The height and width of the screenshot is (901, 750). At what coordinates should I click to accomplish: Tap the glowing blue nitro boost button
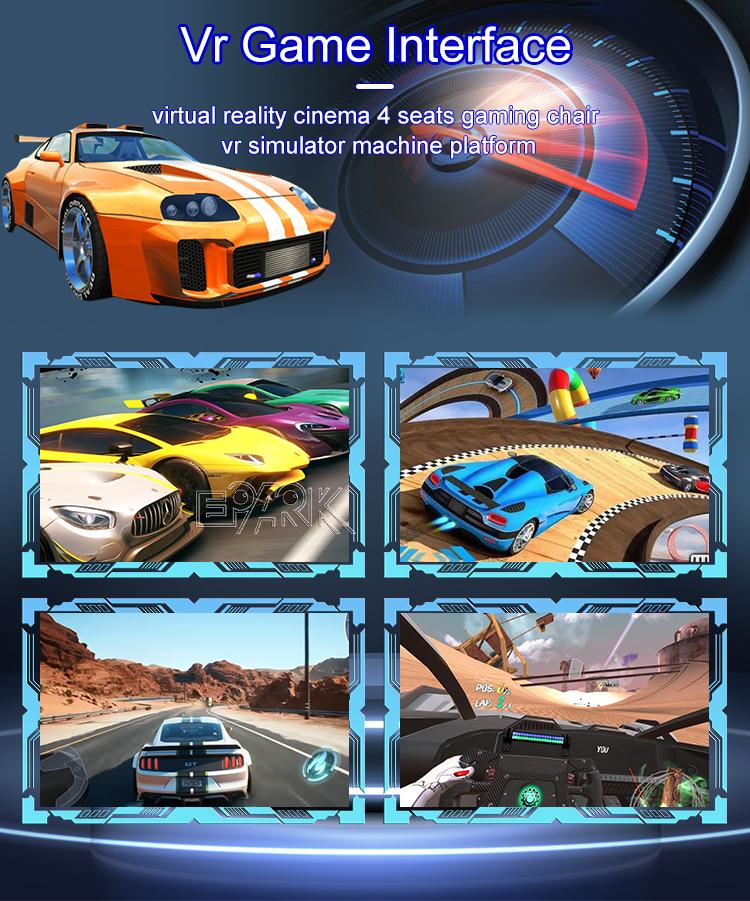click(322, 761)
